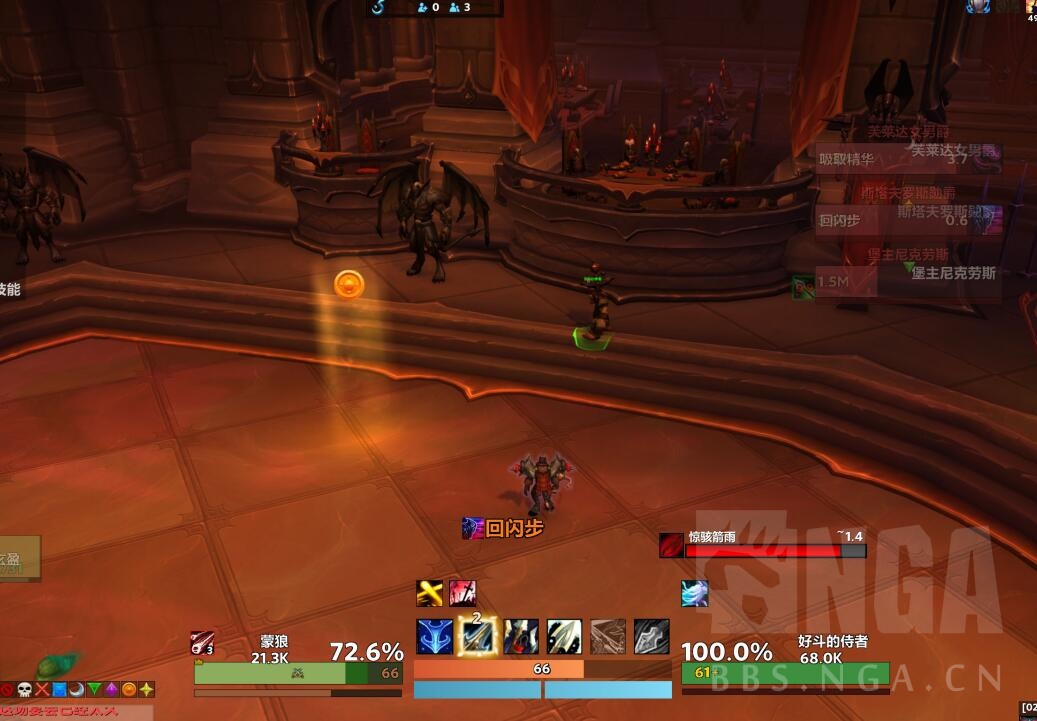
Task: Trigger the white multi-arrow shot ability
Action: 564,637
